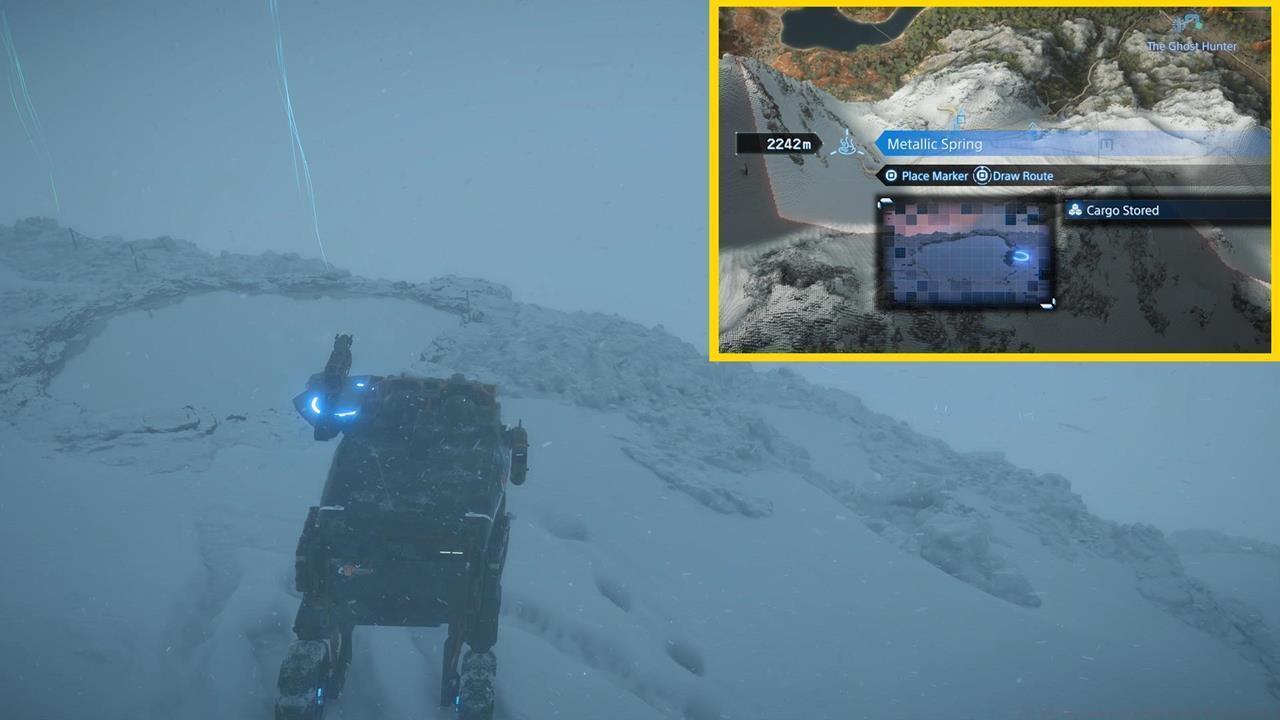Click the square button icon before Place Marker
The width and height of the screenshot is (1280, 720).
(890, 175)
